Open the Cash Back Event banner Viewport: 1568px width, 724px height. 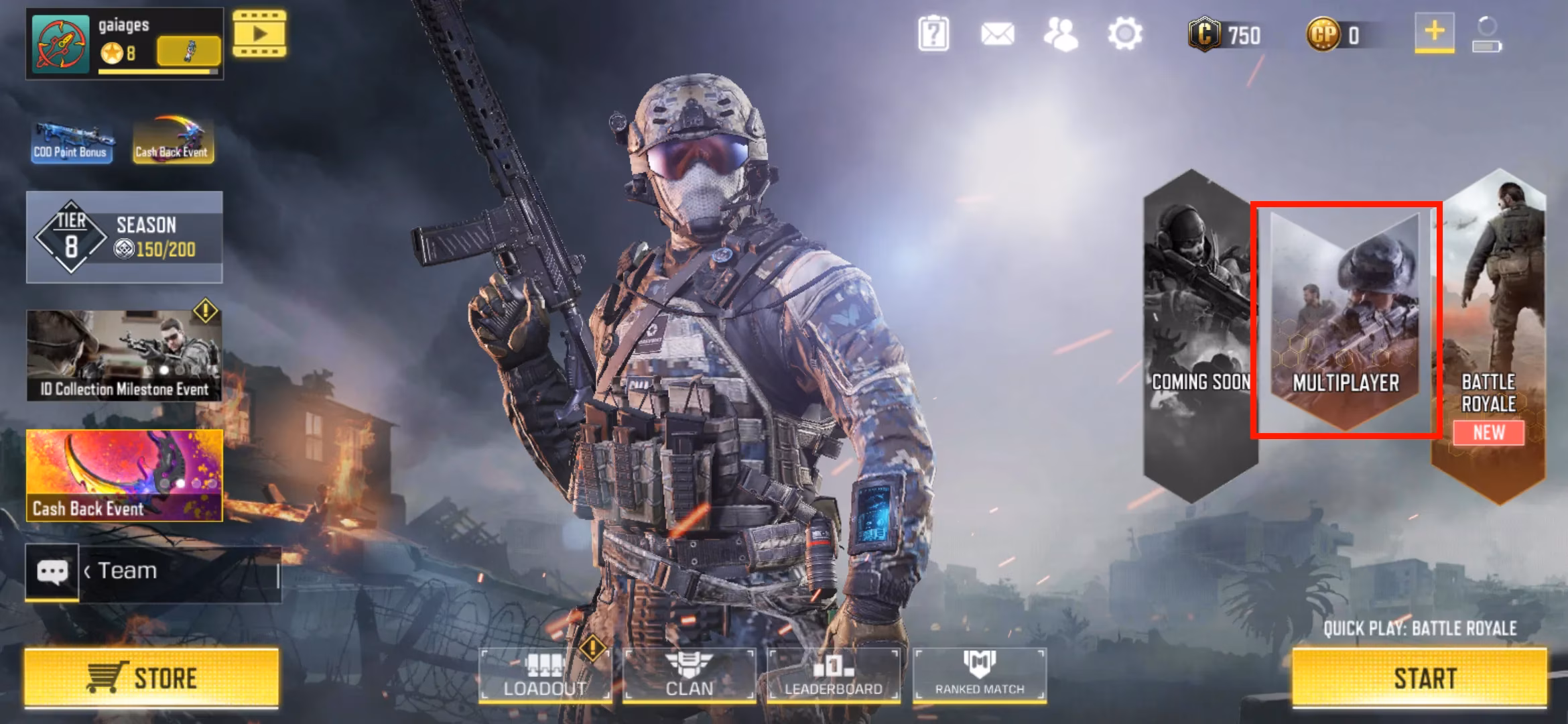click(x=123, y=476)
